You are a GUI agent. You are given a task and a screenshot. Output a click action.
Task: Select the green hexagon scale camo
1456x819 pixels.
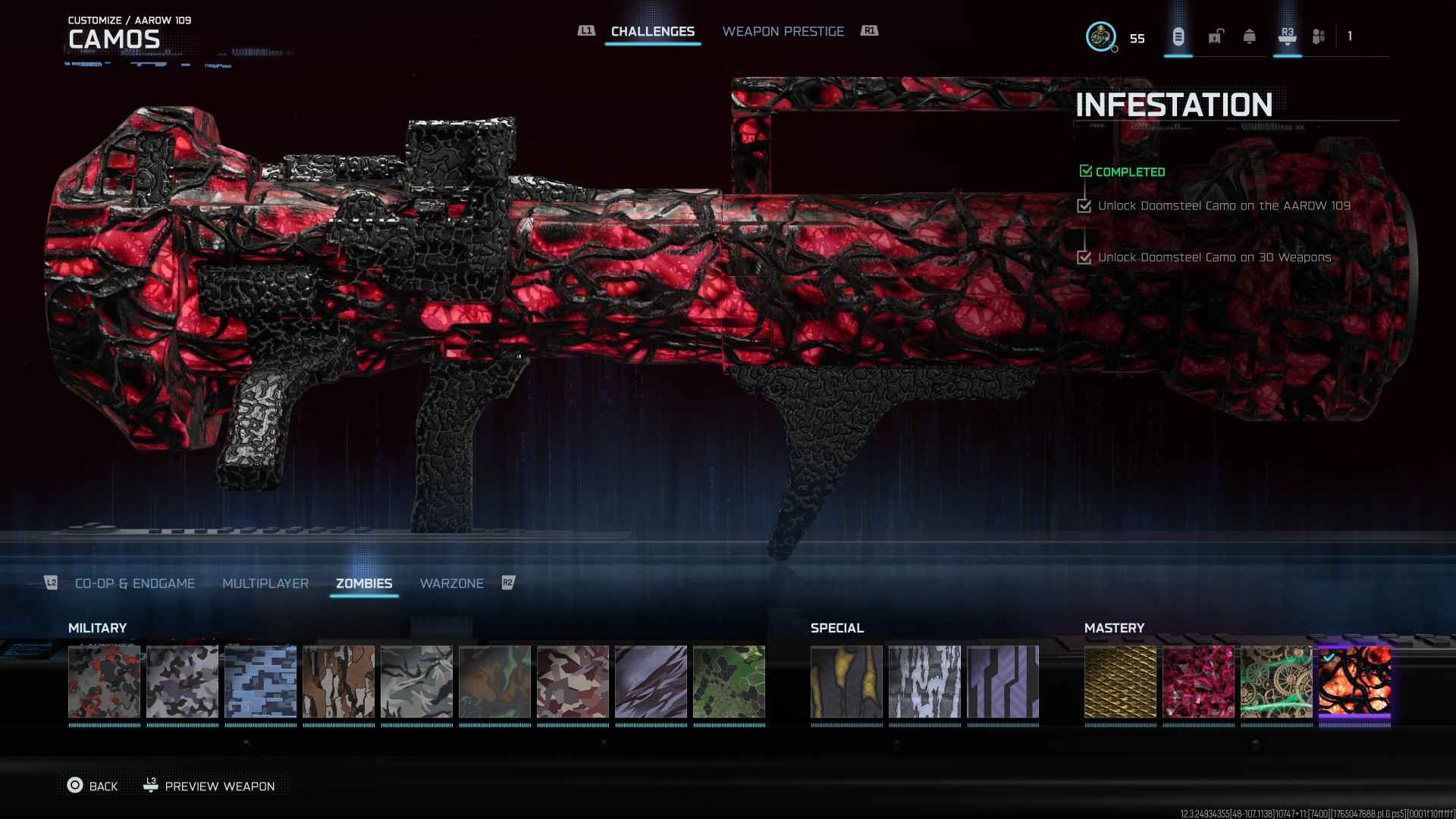pyautogui.click(x=729, y=682)
